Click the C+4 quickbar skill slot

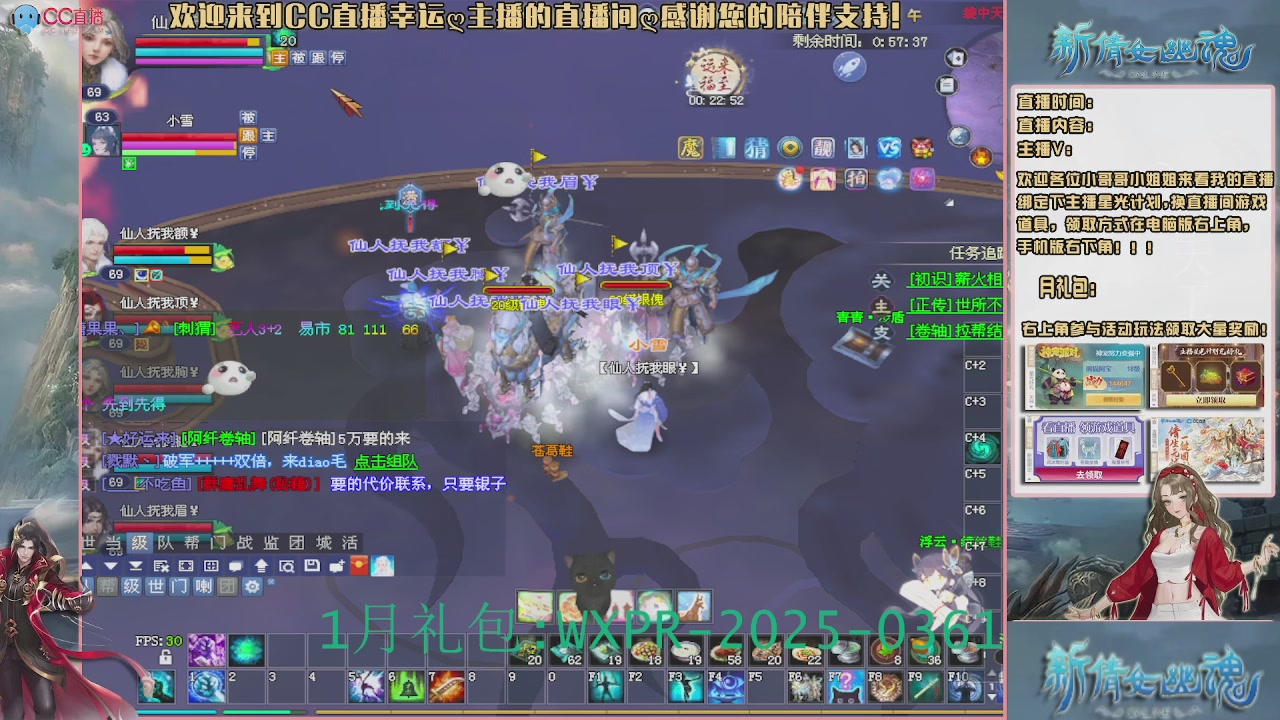[x=981, y=448]
